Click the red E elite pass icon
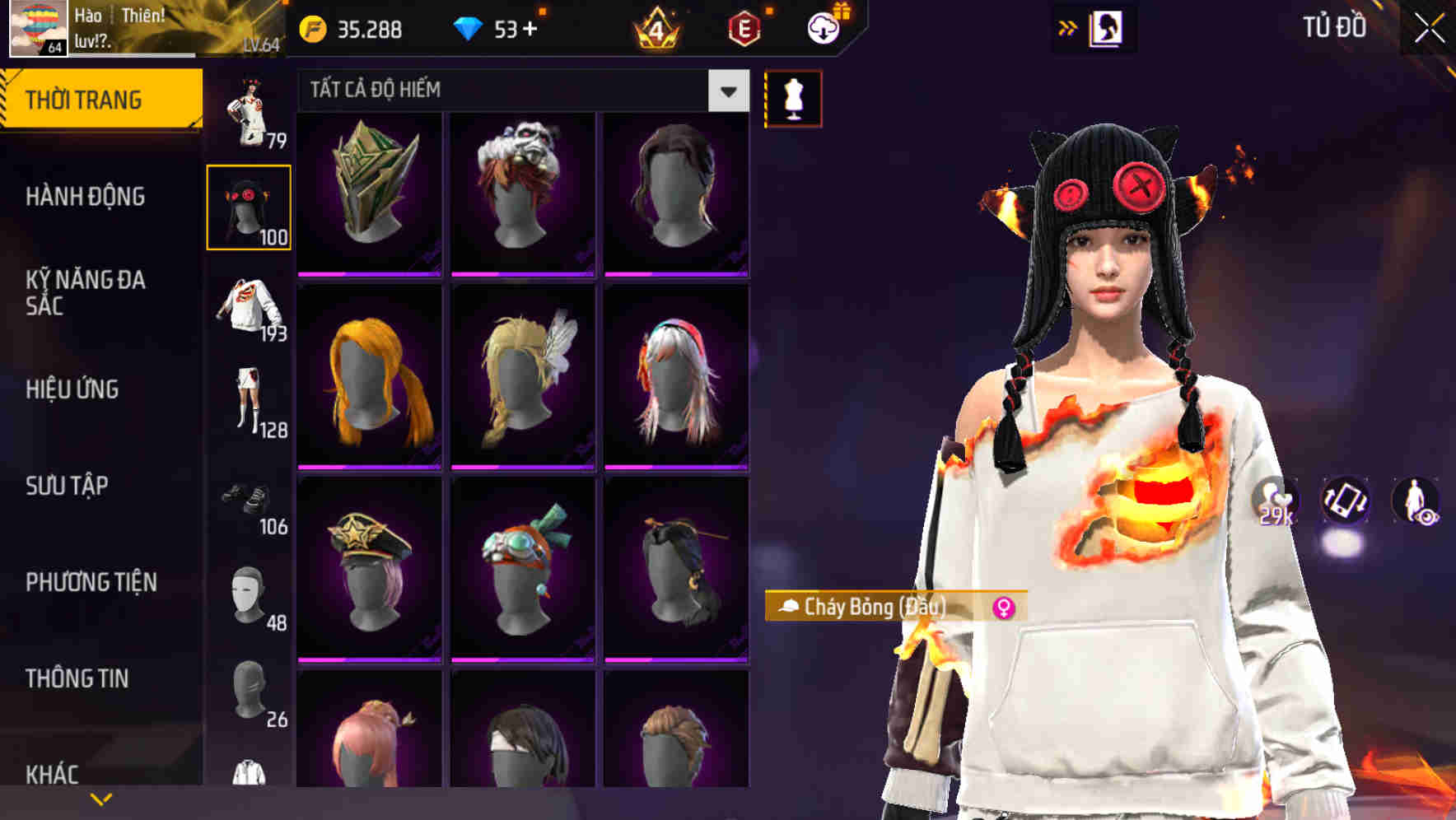 [743, 30]
